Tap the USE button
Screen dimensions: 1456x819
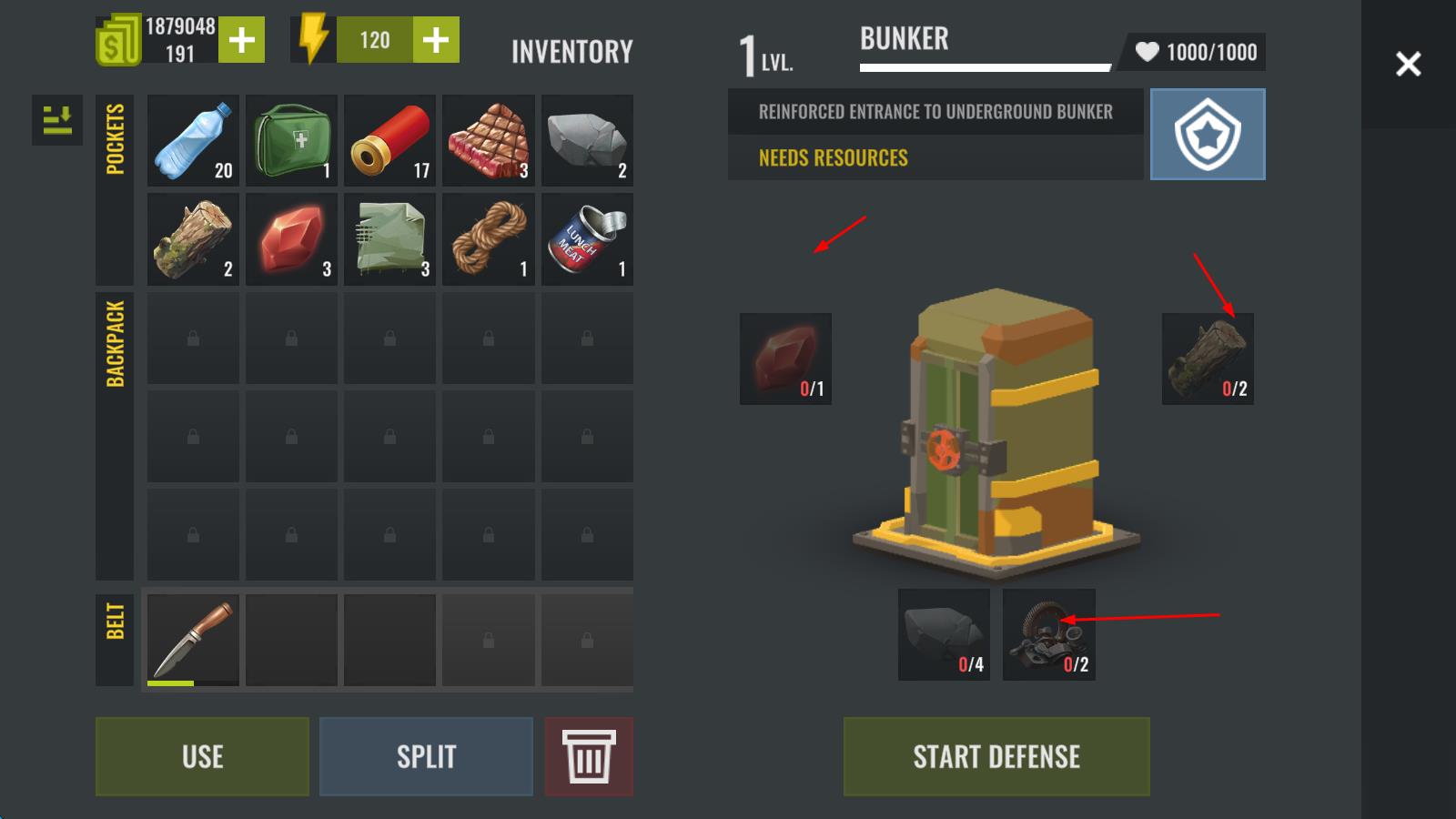[x=202, y=756]
